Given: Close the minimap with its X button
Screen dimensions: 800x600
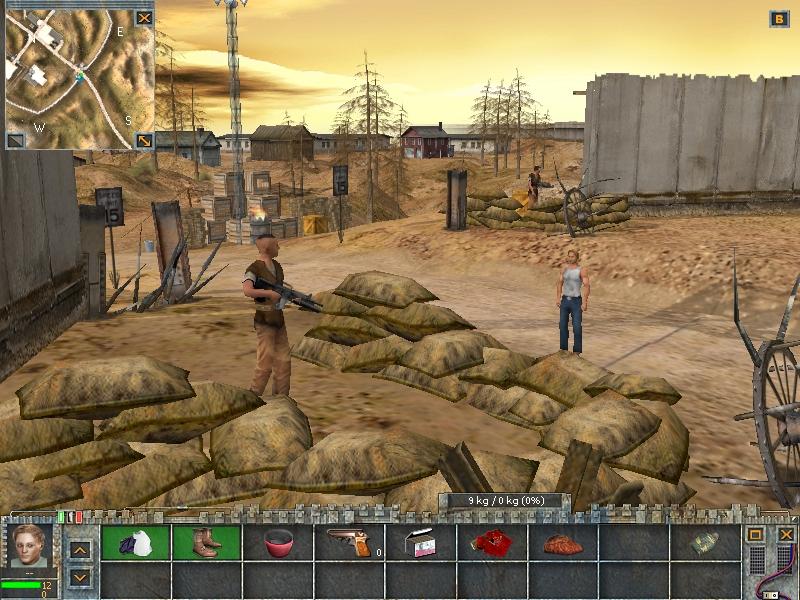Looking at the screenshot, I should (145, 17).
